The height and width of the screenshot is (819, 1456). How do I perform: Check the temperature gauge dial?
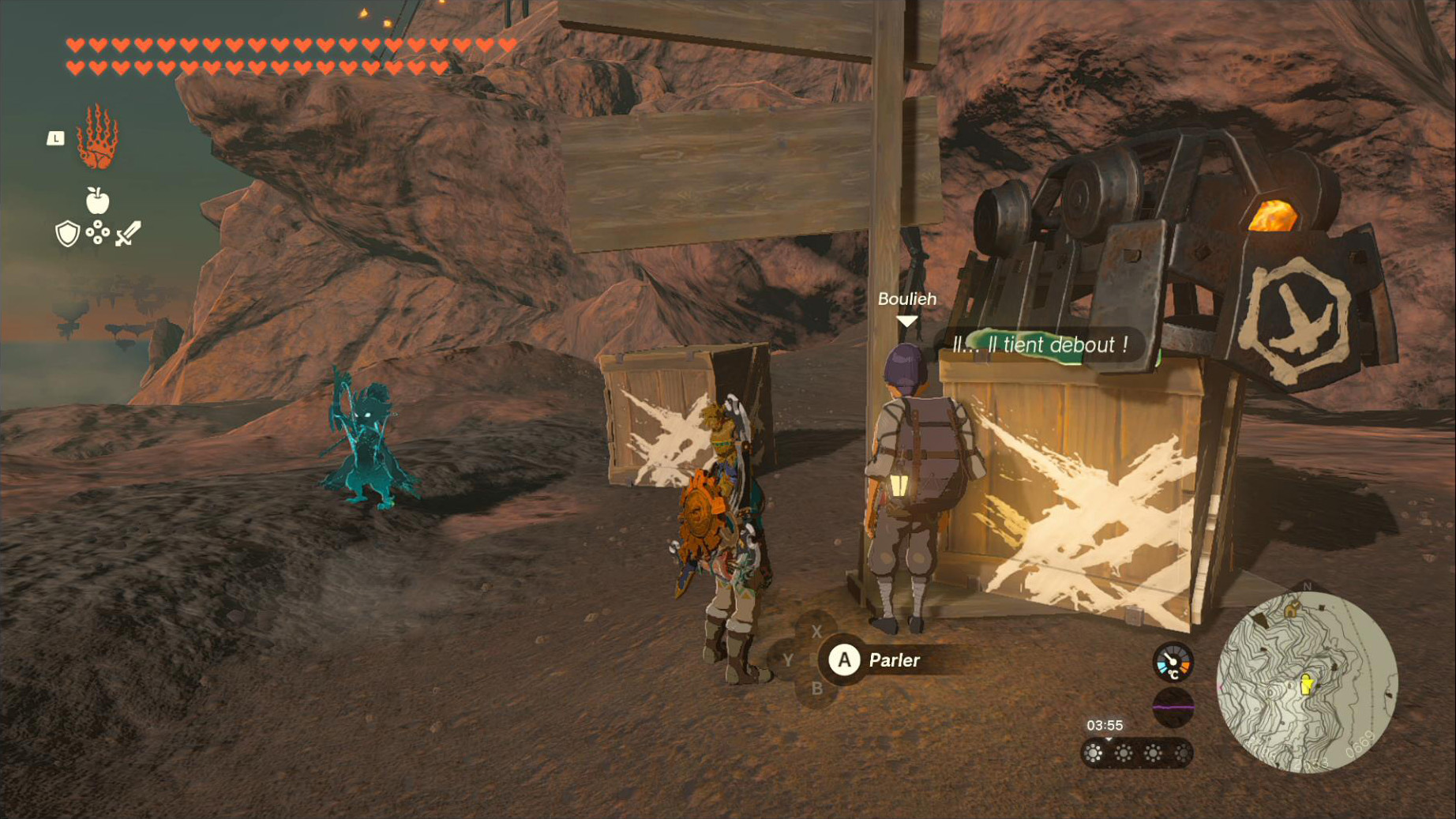click(1173, 662)
